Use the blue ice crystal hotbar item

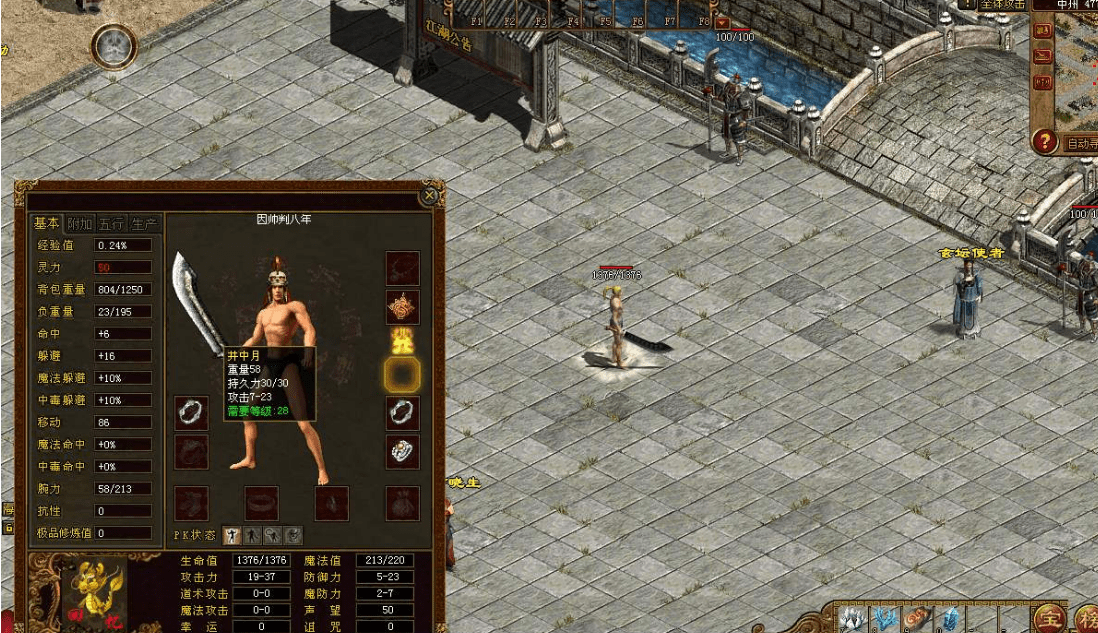pos(948,619)
